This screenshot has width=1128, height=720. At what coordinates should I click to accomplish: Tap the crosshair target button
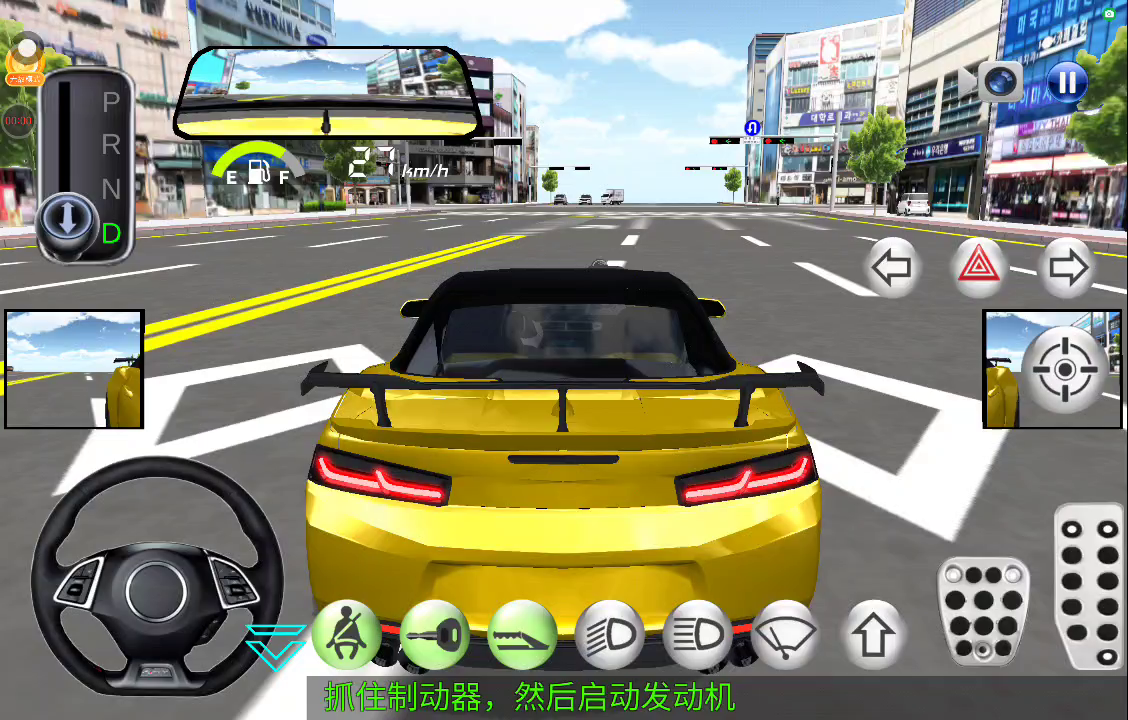tap(1064, 370)
